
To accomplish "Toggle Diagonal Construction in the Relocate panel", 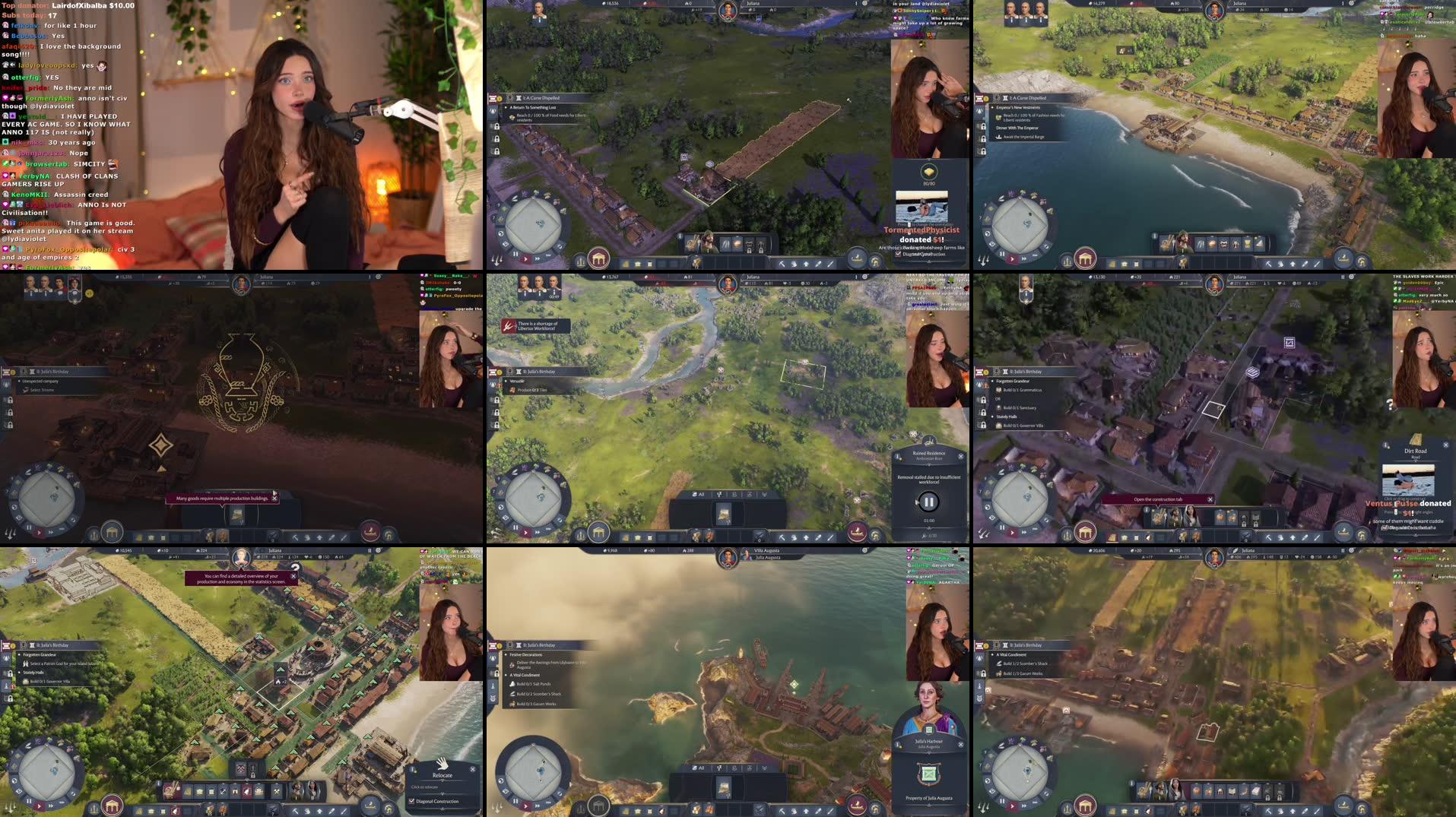I will tap(412, 801).
